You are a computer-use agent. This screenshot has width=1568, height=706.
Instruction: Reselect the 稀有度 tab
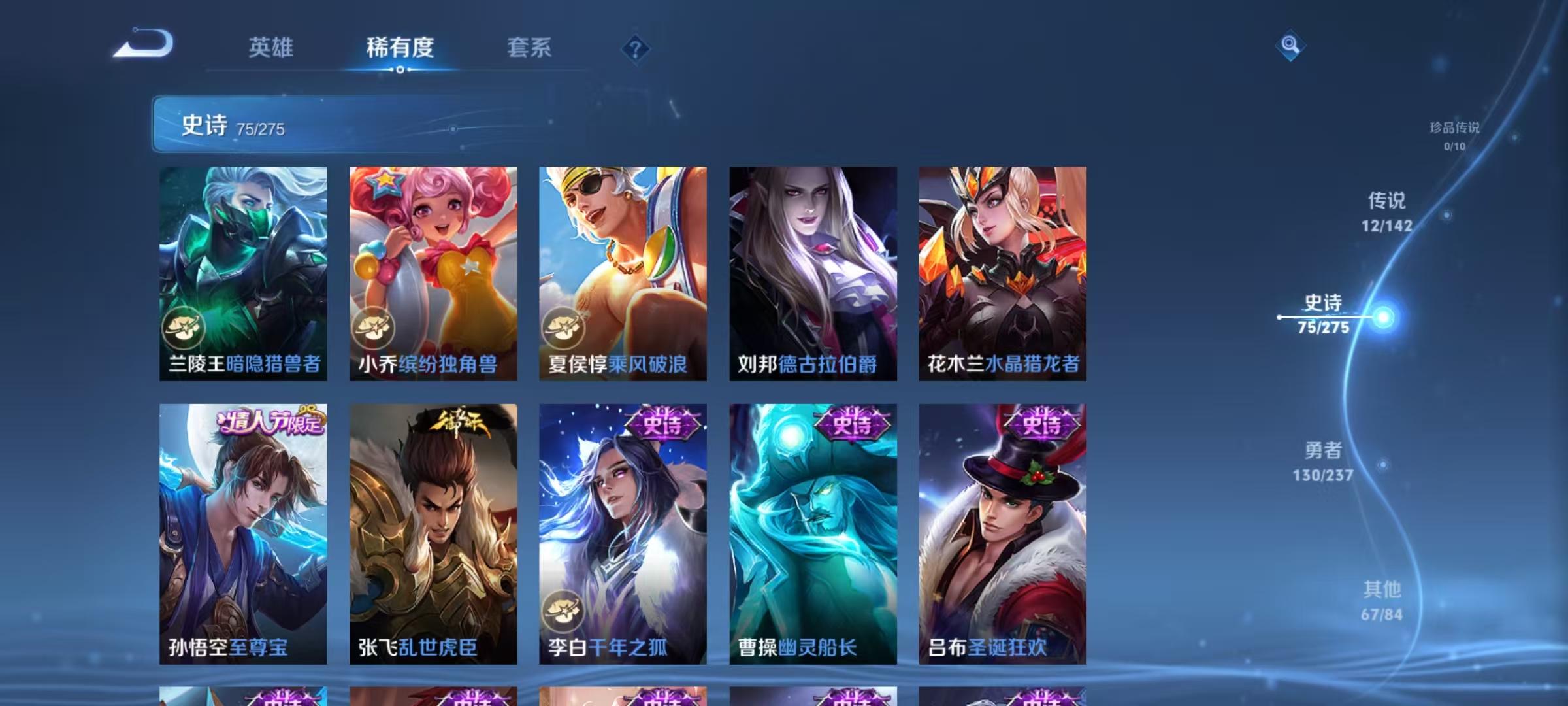[400, 48]
